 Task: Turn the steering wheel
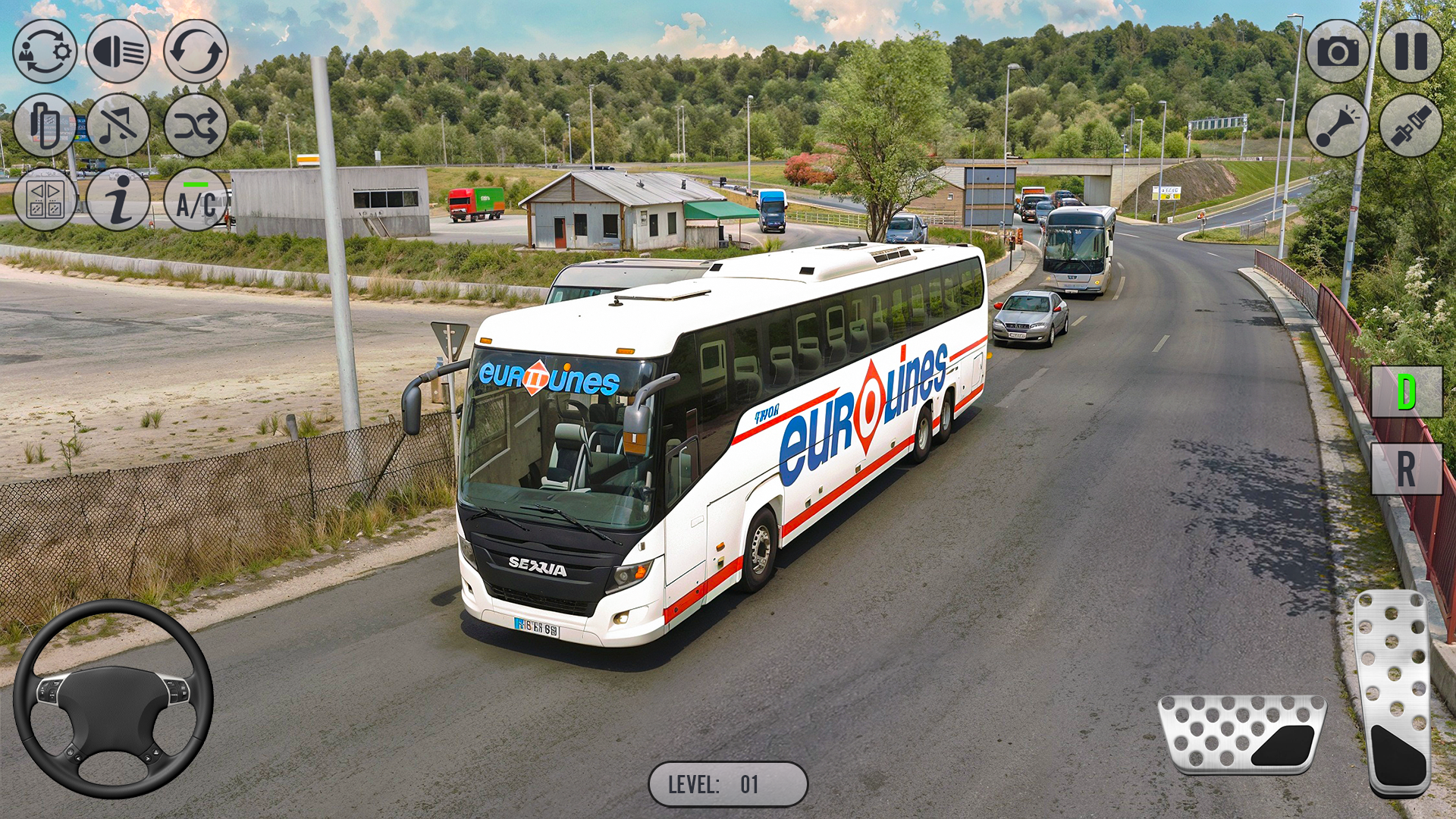coord(114,698)
